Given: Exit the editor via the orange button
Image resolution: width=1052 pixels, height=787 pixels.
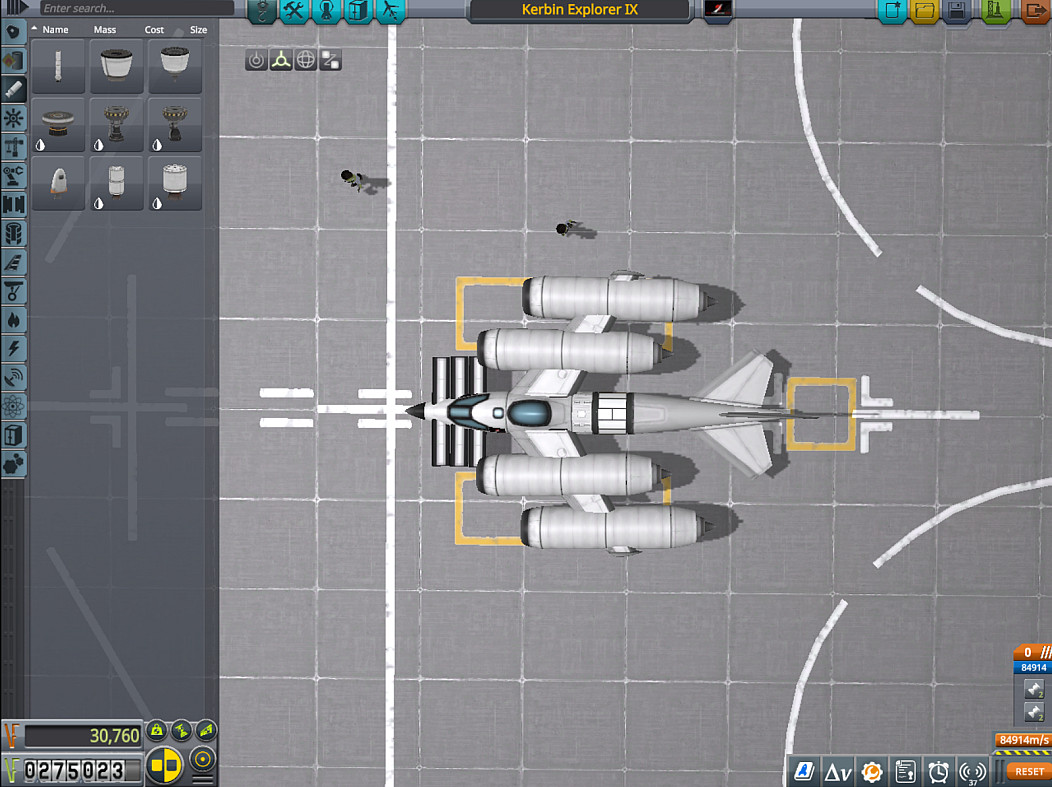Looking at the screenshot, I should tap(1036, 11).
